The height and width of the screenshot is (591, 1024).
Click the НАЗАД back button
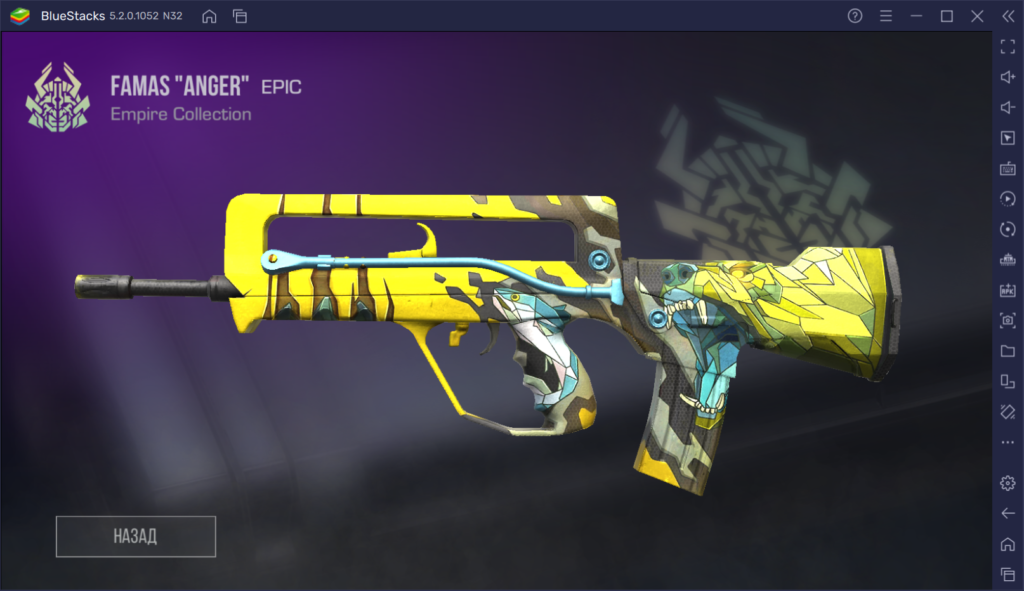tap(136, 536)
